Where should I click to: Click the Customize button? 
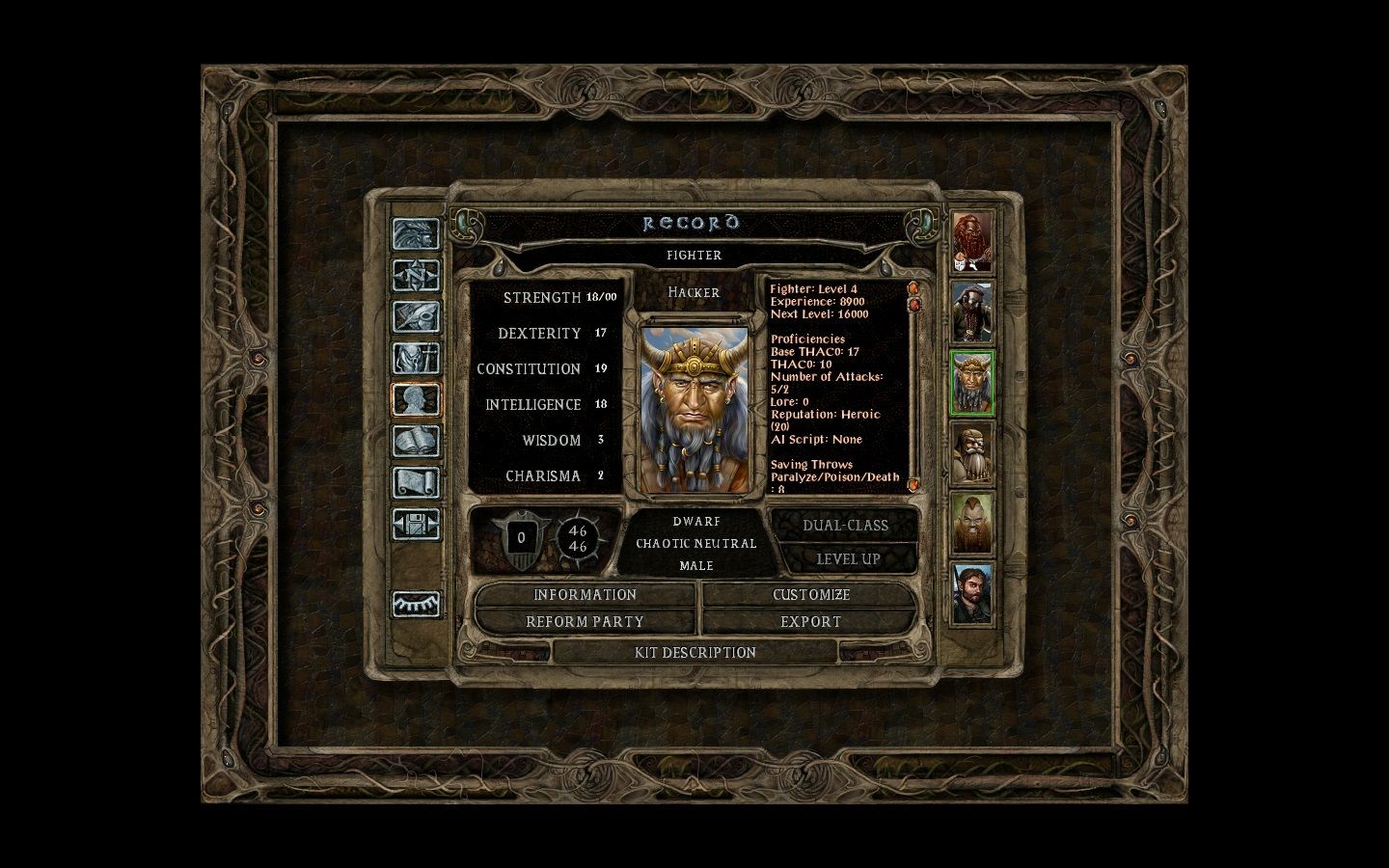pos(810,595)
